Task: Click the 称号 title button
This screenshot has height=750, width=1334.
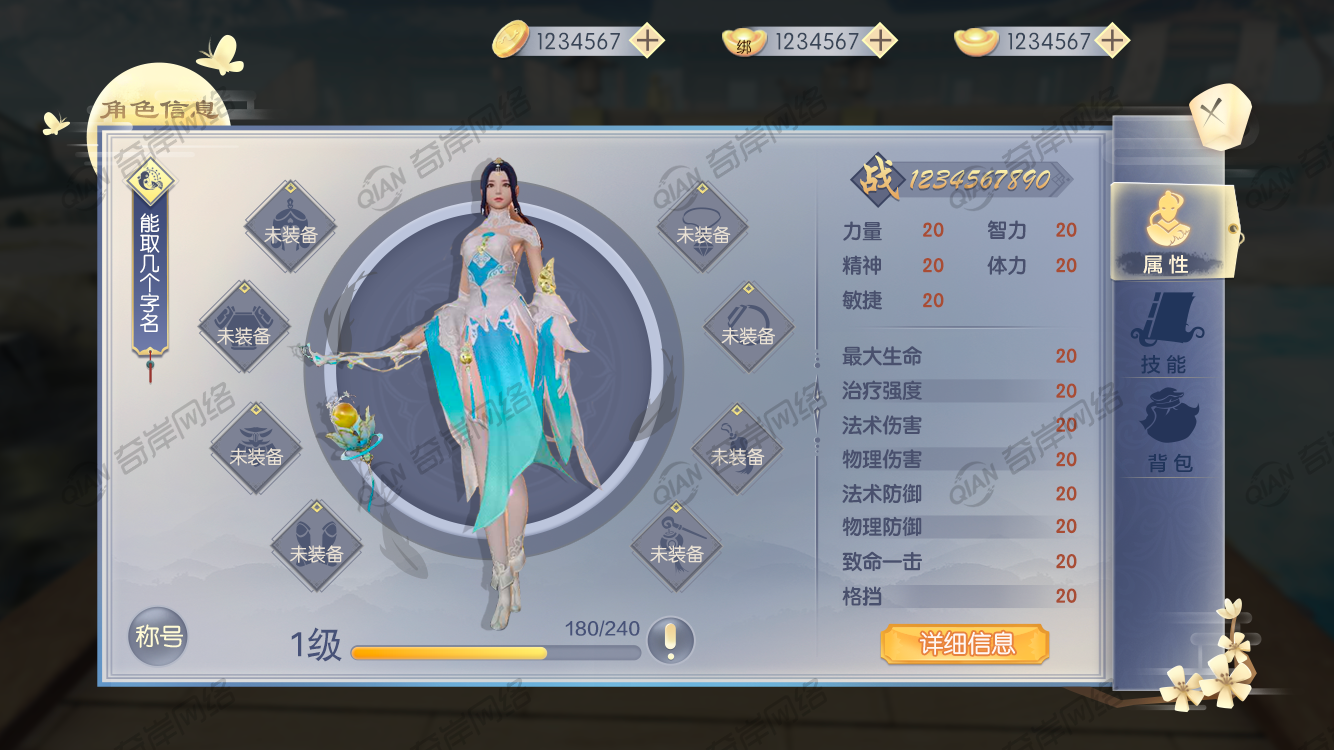Action: [x=158, y=636]
